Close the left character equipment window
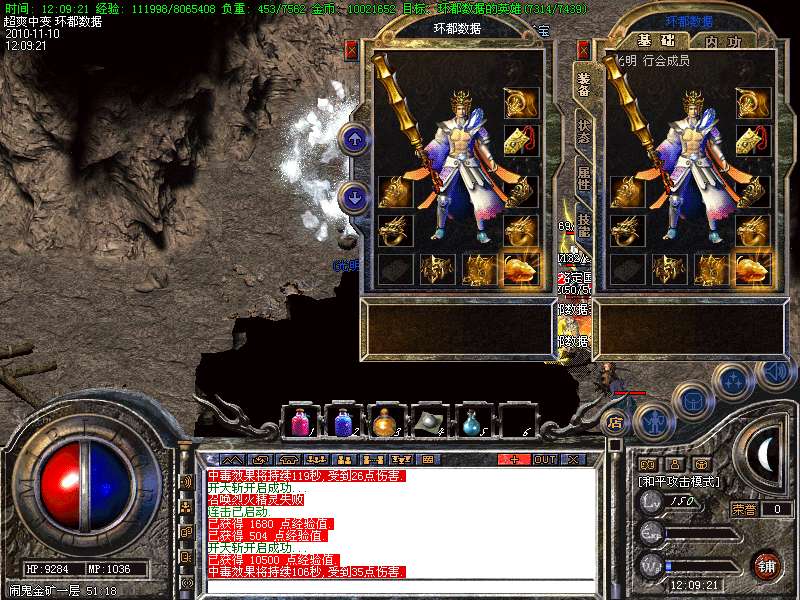Screen dimensions: 800x600 coord(352,48)
